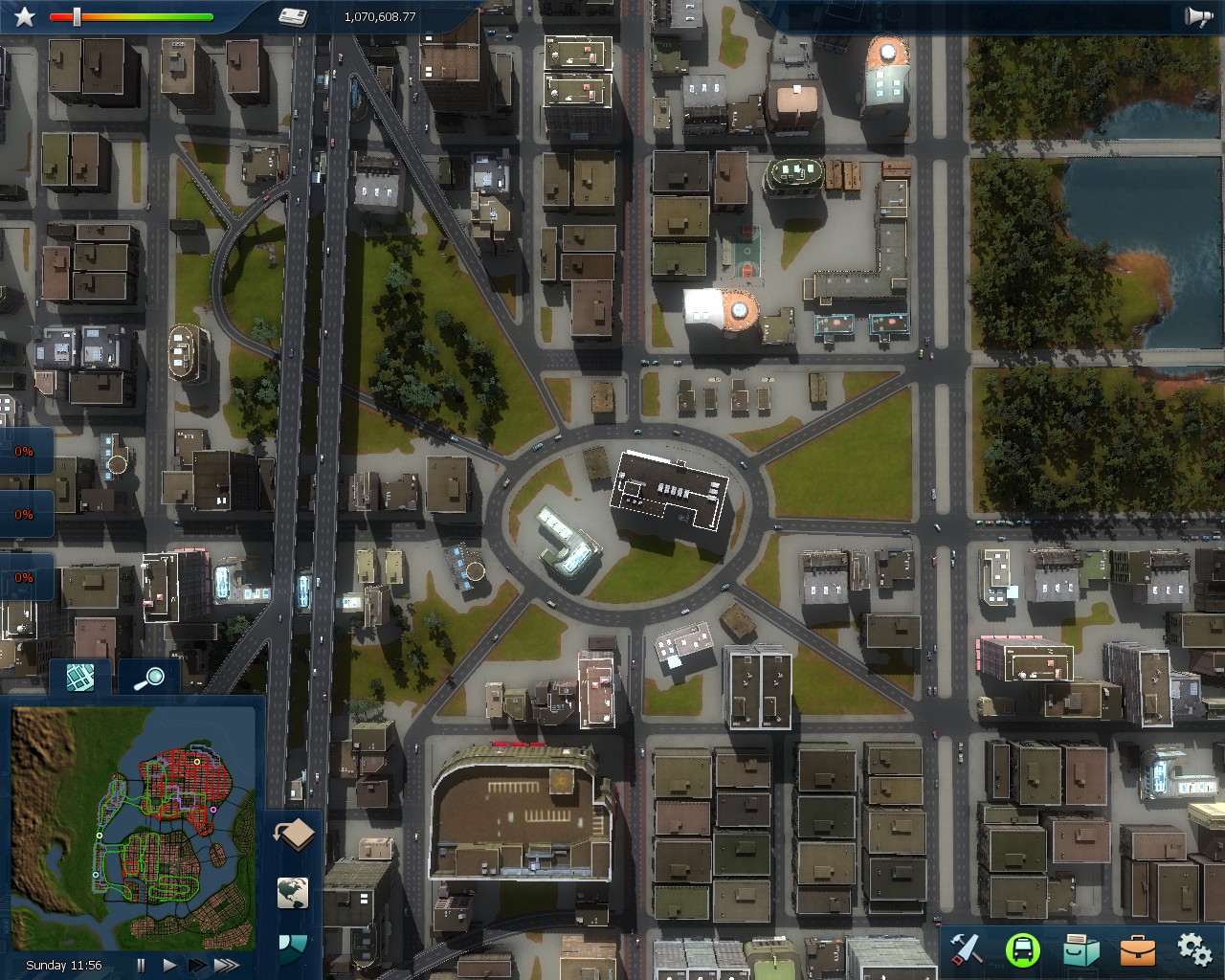1225x980 pixels.
Task: Set game speed to double fast-forward
Action: (x=196, y=966)
